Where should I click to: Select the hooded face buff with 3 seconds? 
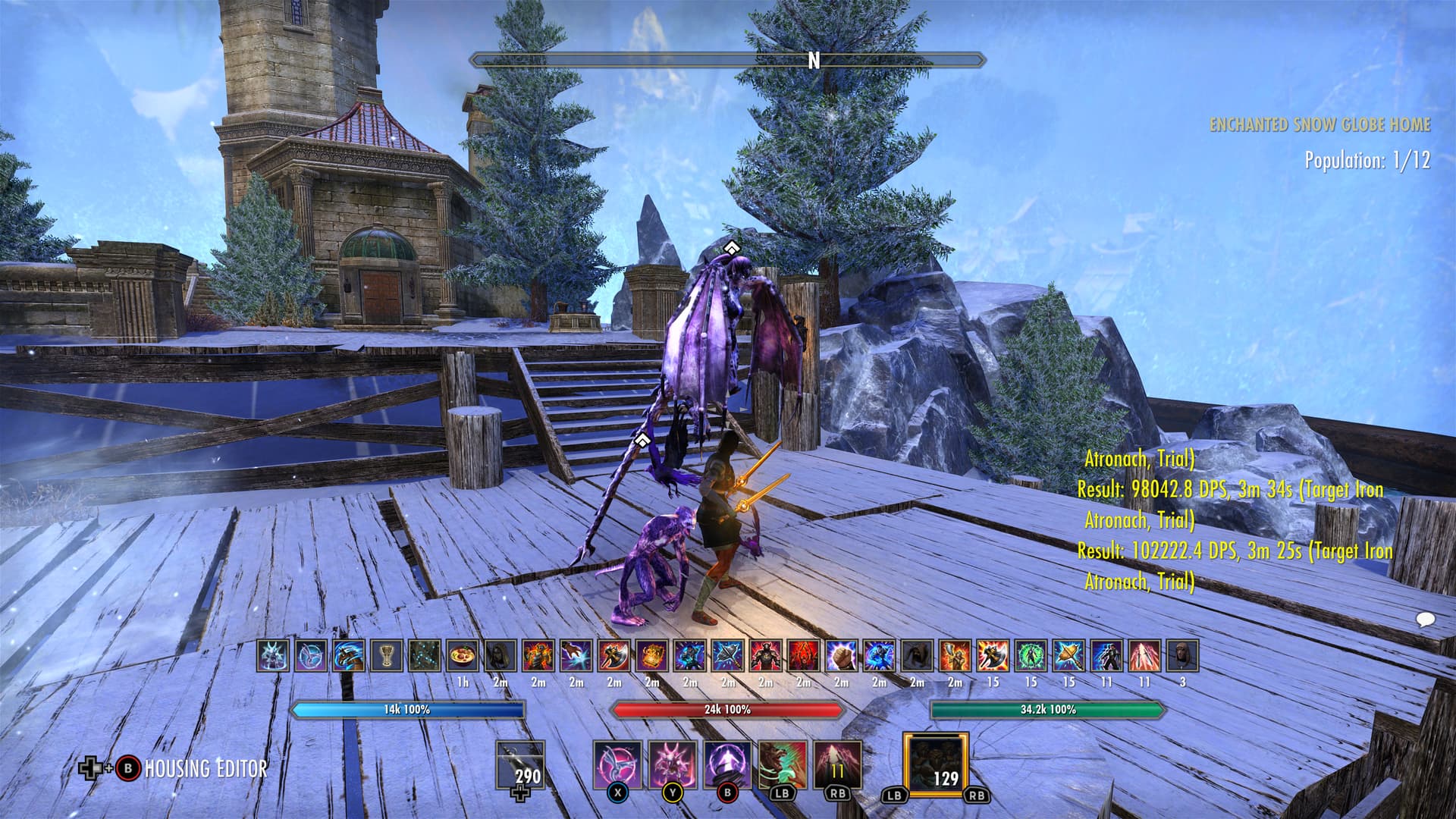1182,655
